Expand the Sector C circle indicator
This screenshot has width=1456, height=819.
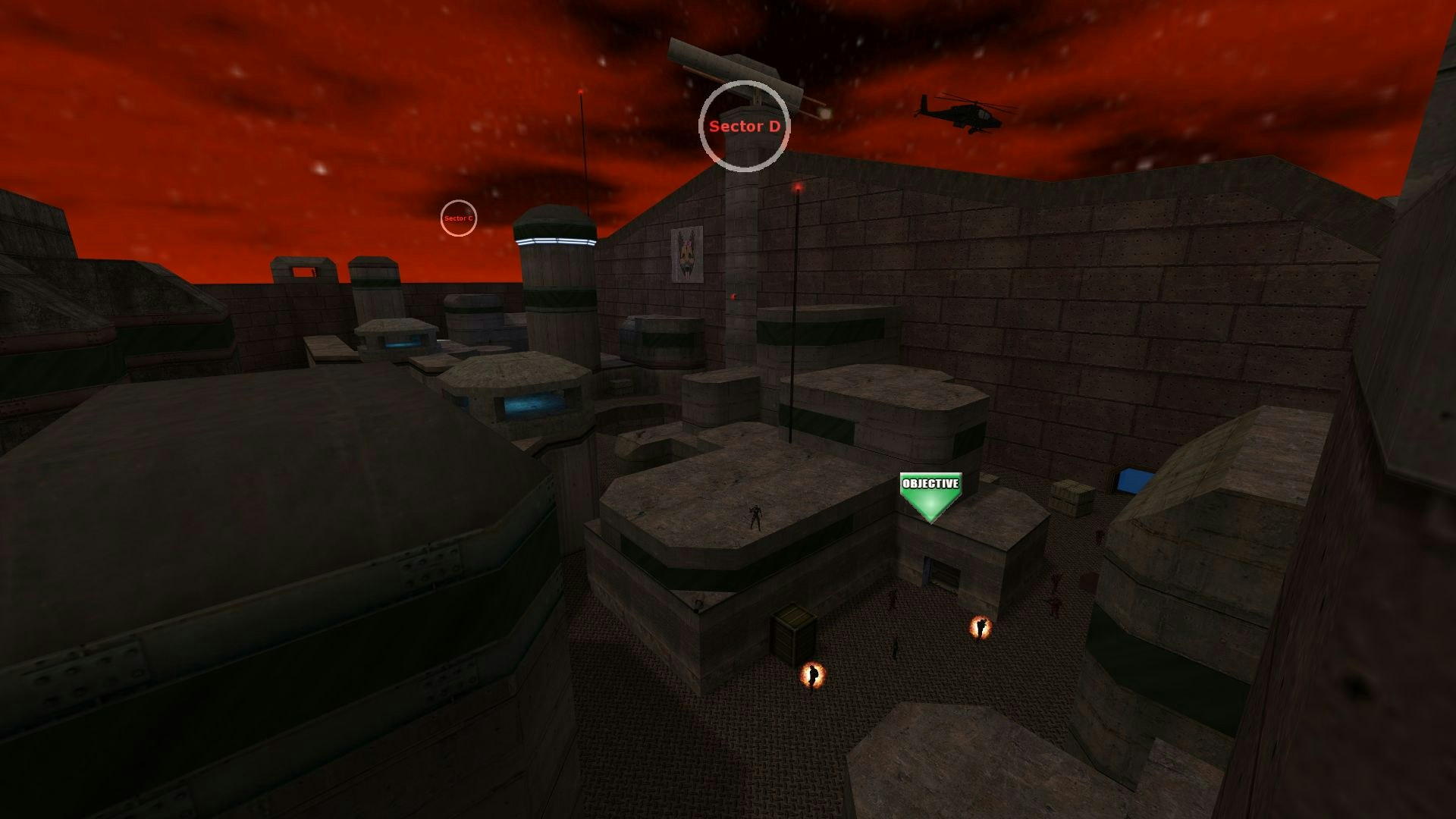(x=458, y=218)
